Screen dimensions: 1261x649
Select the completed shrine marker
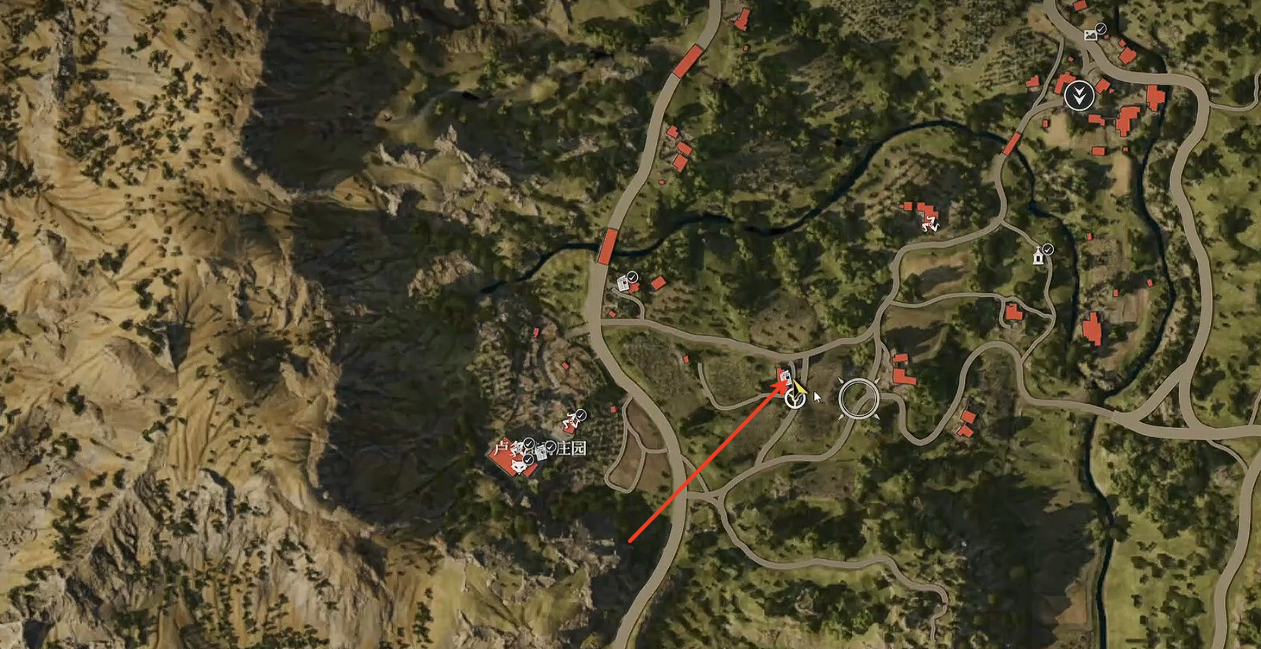coord(1039,257)
